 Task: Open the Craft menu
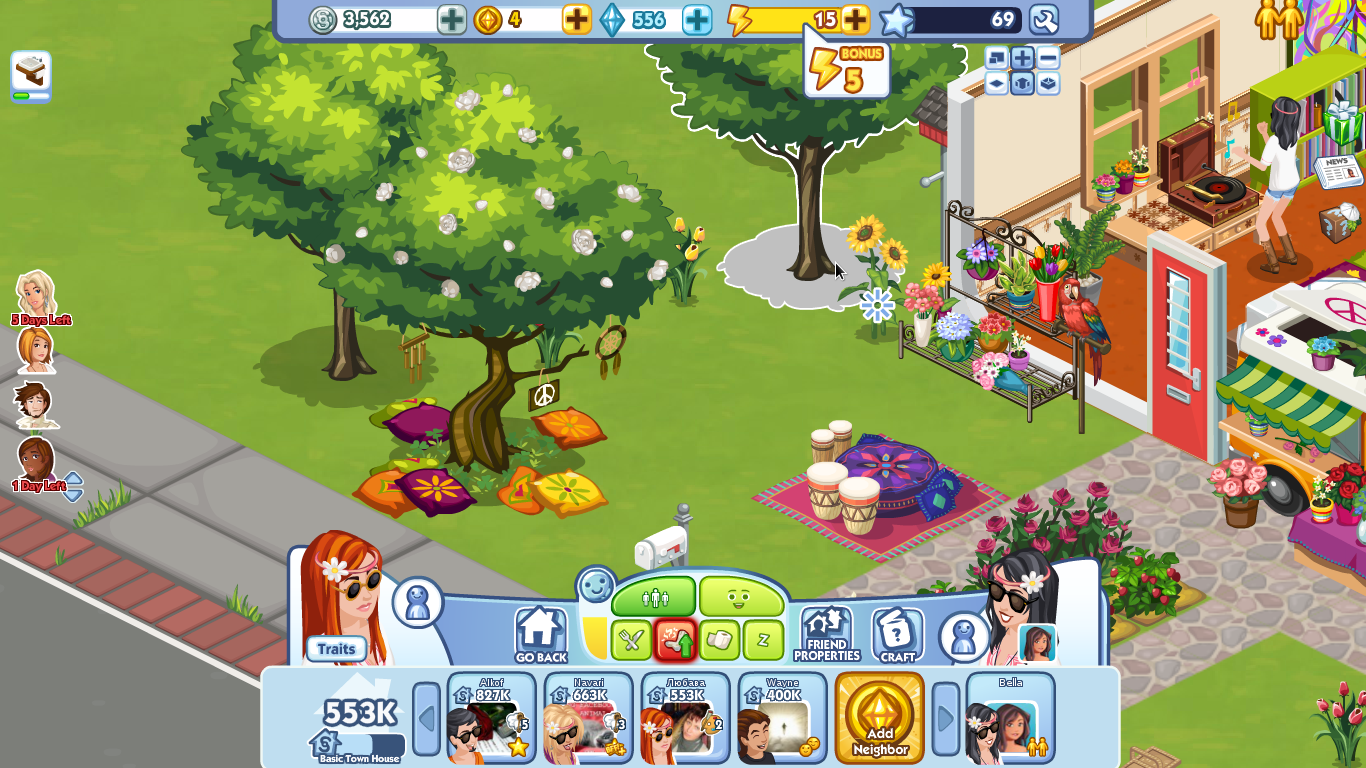pyautogui.click(x=897, y=635)
